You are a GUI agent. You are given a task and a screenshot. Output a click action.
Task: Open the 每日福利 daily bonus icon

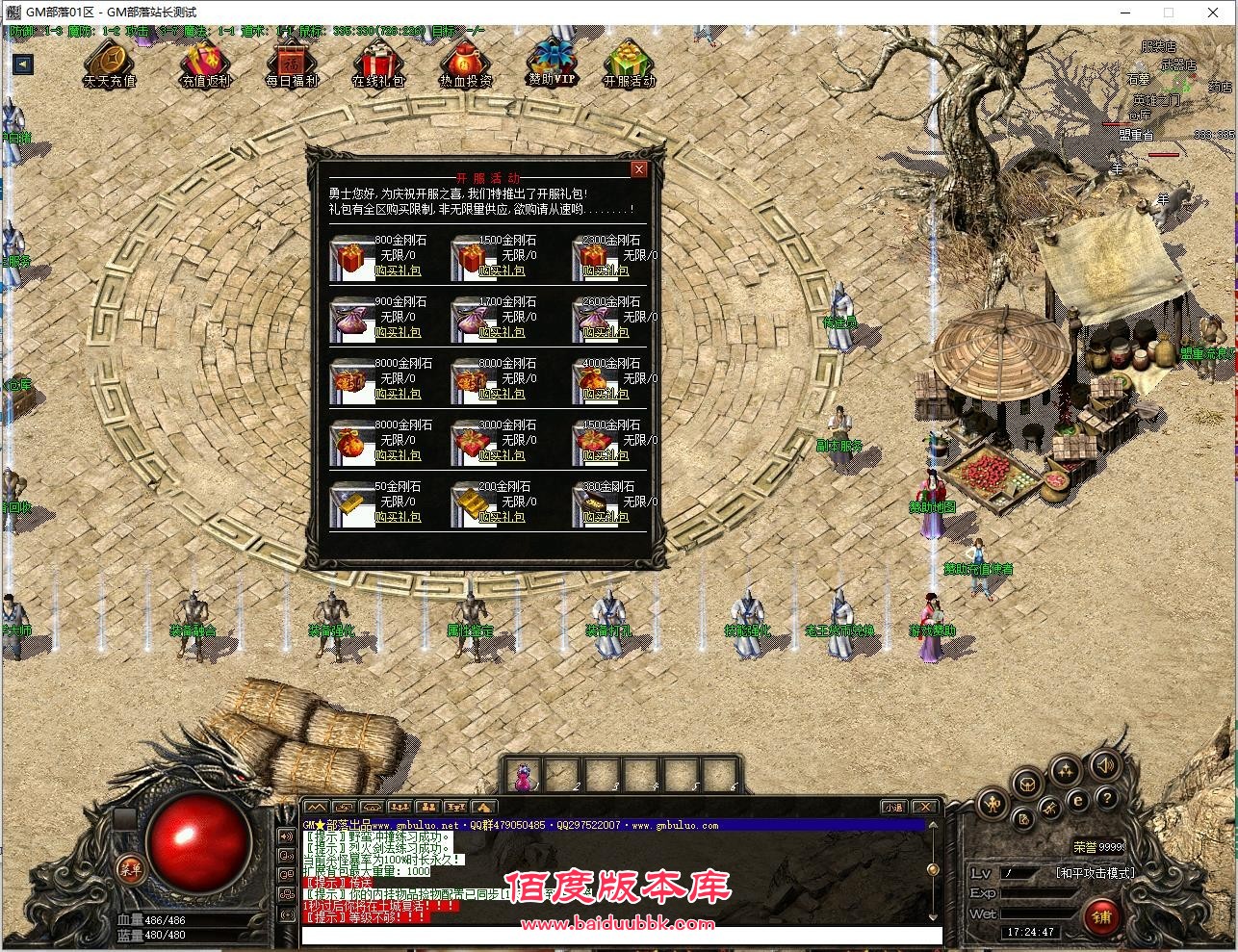[292, 64]
